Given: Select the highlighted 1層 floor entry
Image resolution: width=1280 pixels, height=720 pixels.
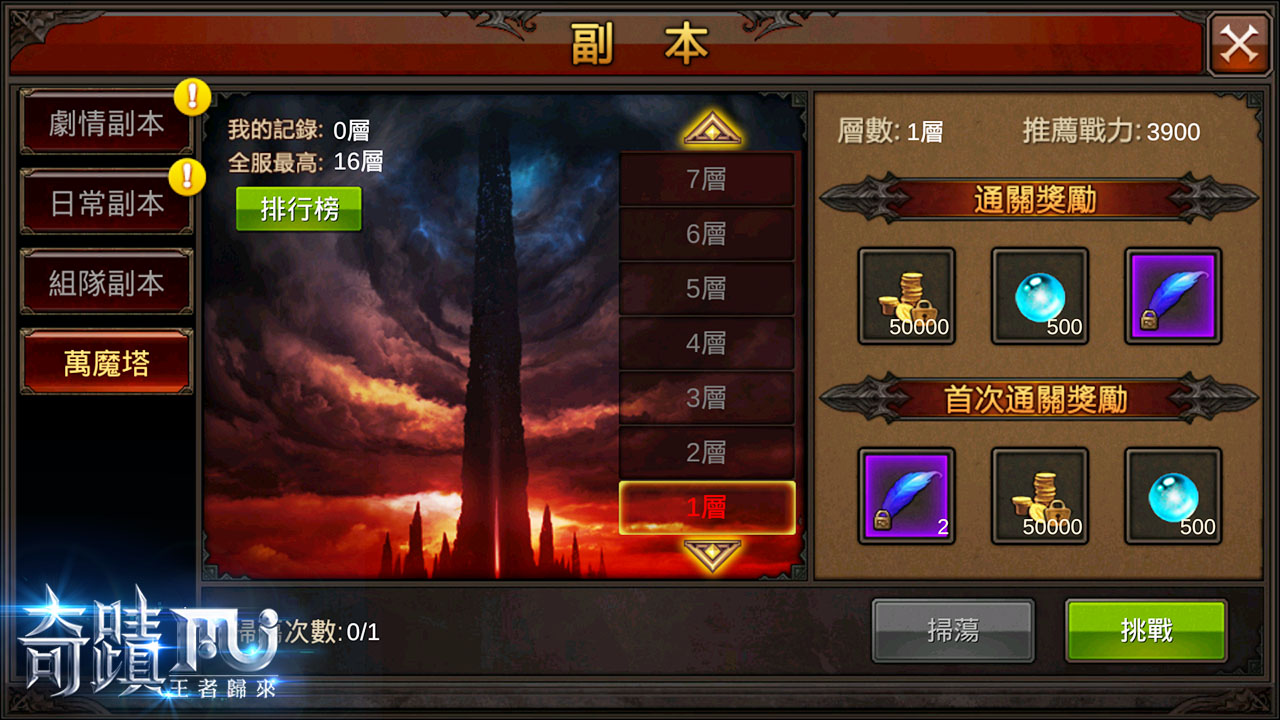Looking at the screenshot, I should click(x=707, y=509).
